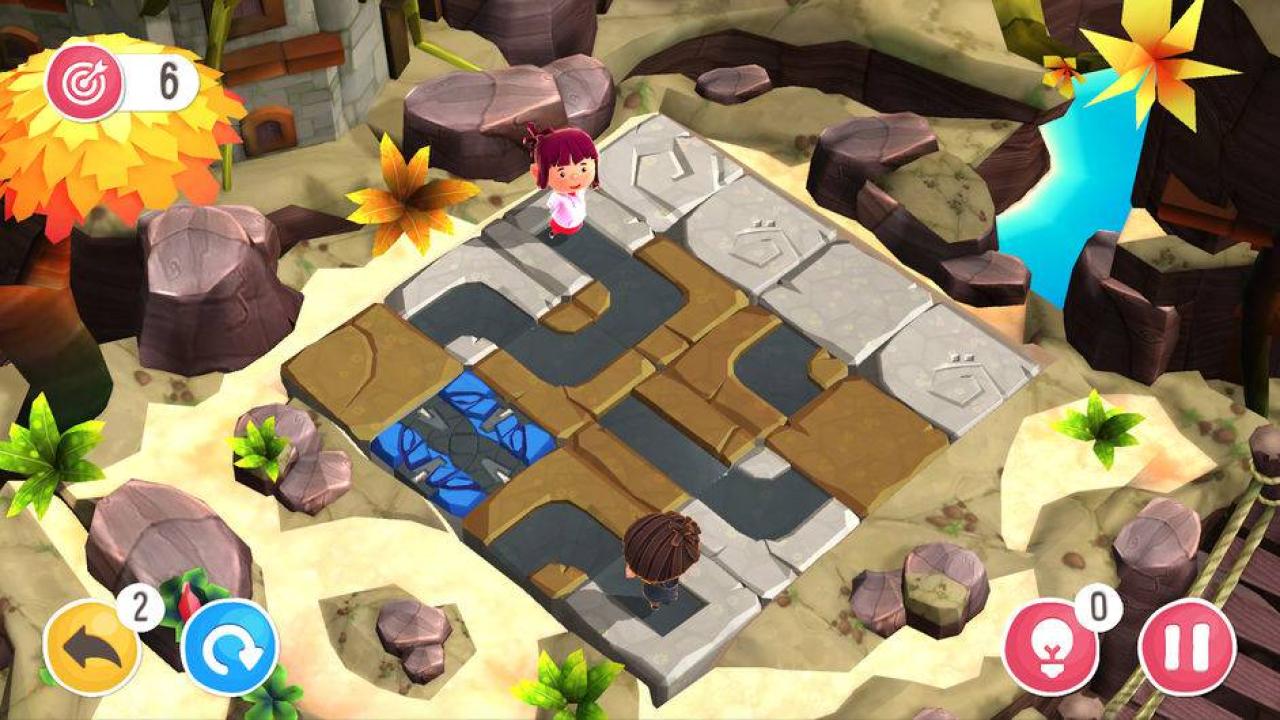Viewport: 1280px width, 720px height.
Task: Undo the last move with the yellow arrow
Action: [92, 647]
